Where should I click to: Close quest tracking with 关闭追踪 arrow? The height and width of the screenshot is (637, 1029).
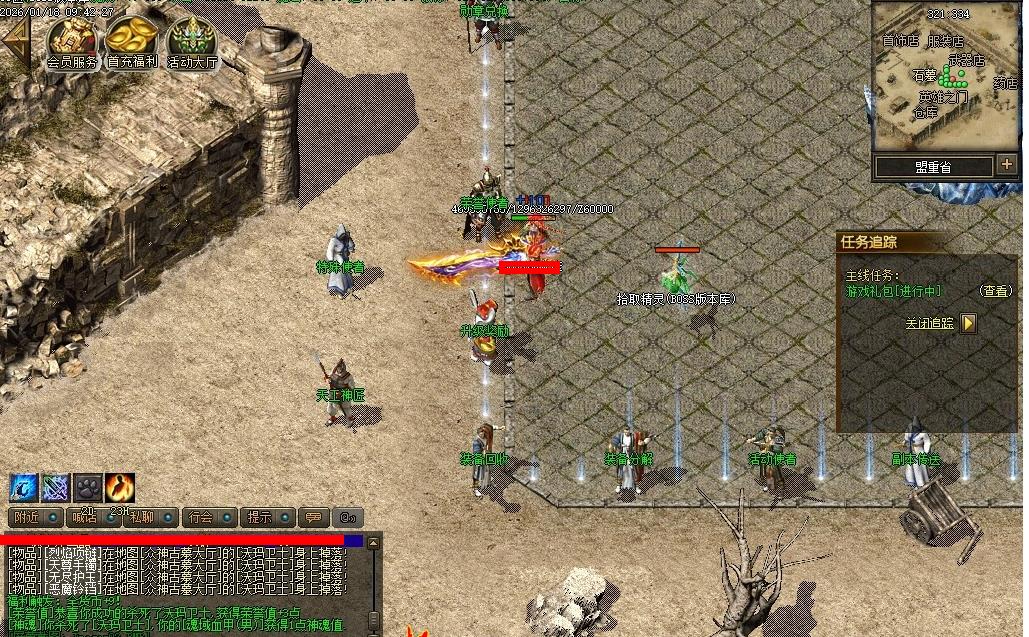pyautogui.click(x=968, y=323)
